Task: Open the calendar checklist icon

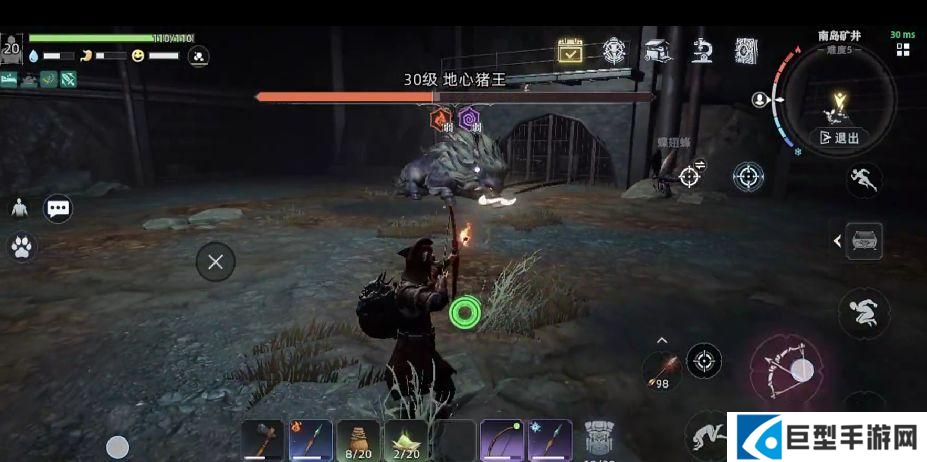Action: pyautogui.click(x=569, y=51)
